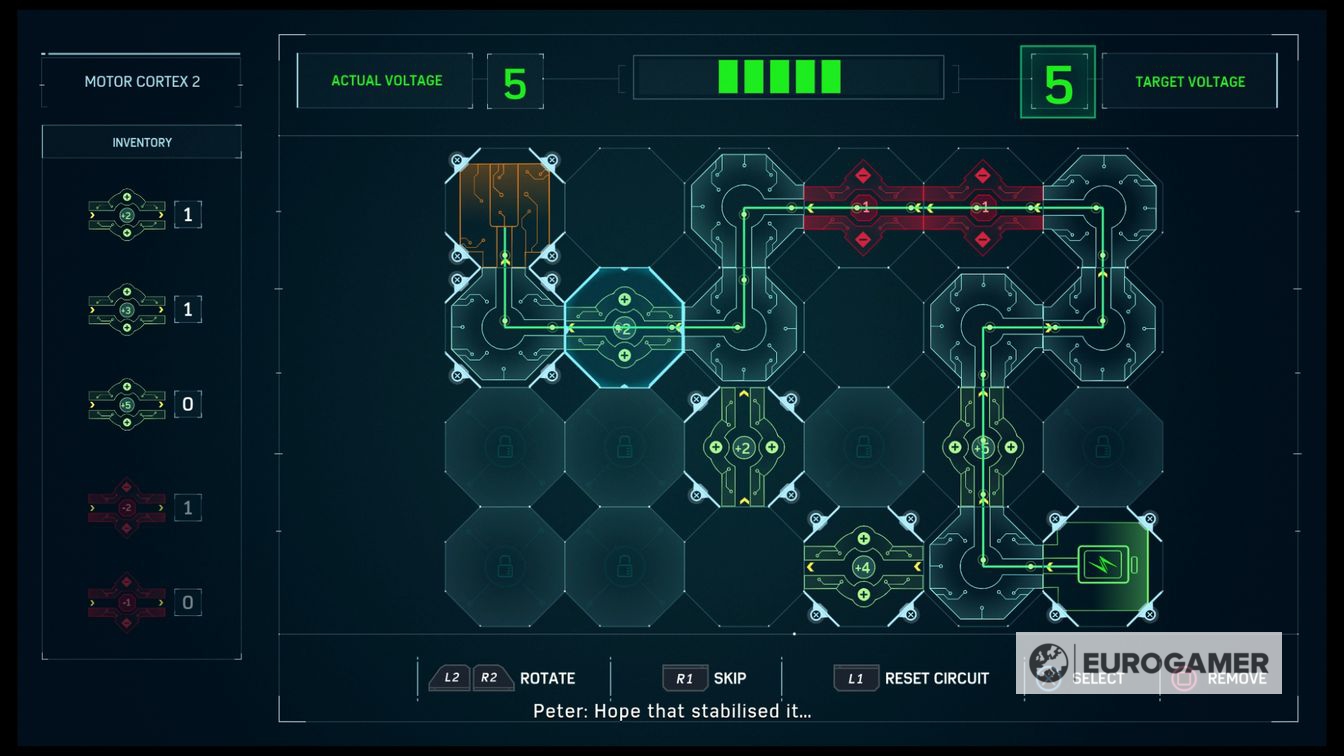Choose the red -1 voltage piece in inventory

pyautogui.click(x=127, y=602)
